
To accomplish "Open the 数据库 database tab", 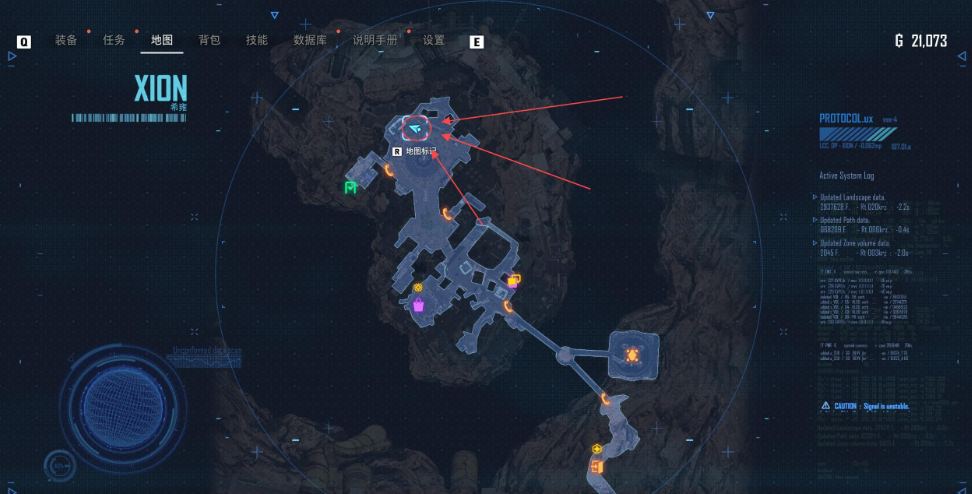I will 310,41.
